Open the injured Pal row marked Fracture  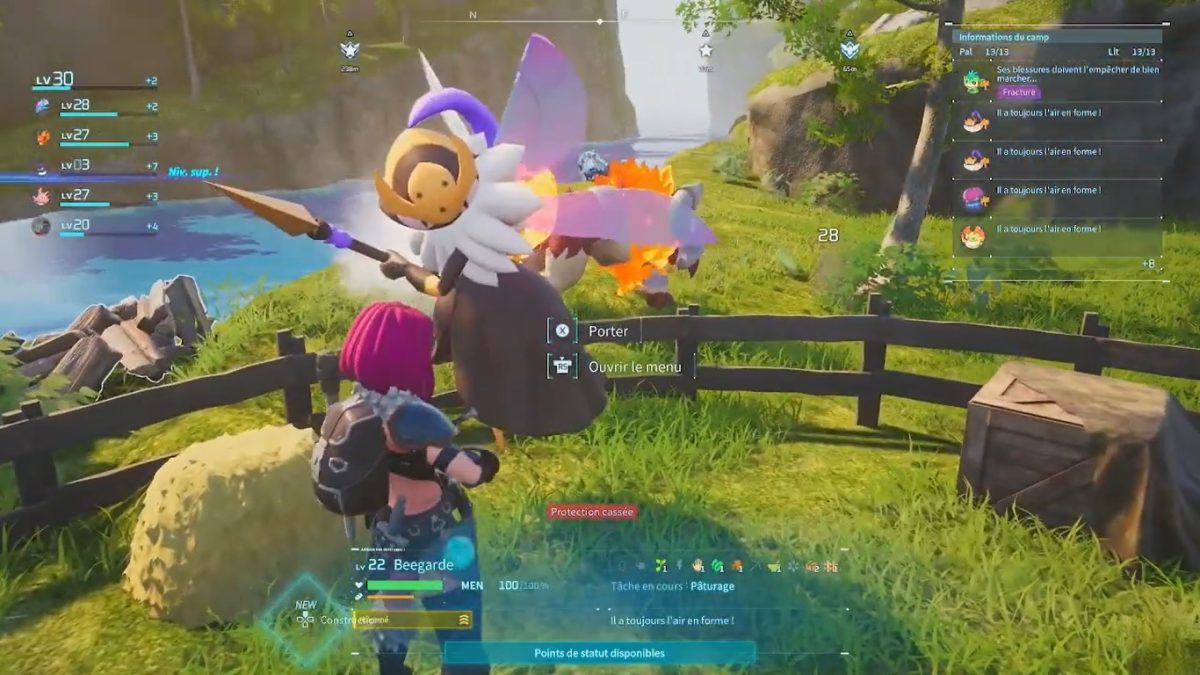(1060, 80)
